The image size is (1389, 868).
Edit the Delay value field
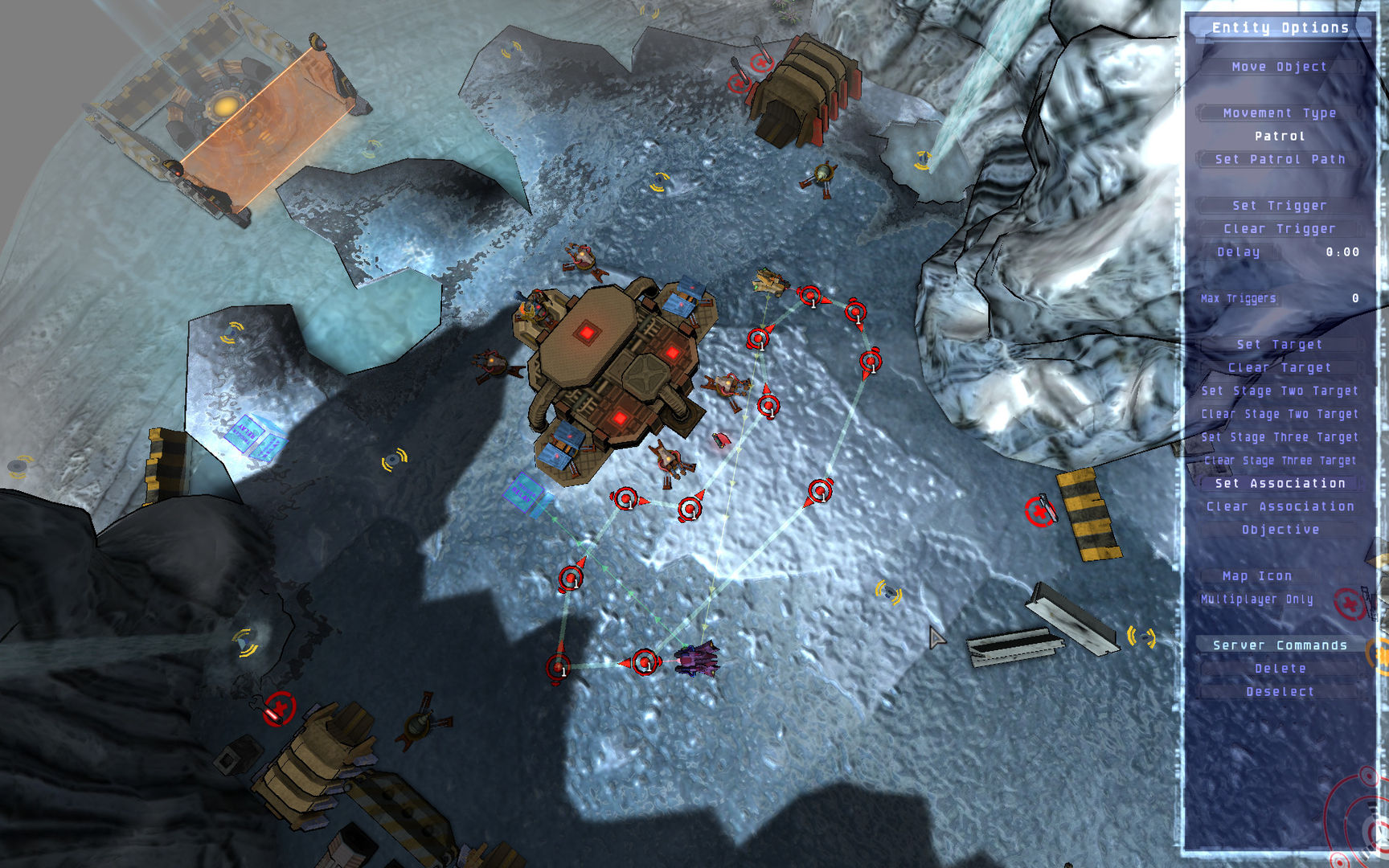[x=1342, y=252]
